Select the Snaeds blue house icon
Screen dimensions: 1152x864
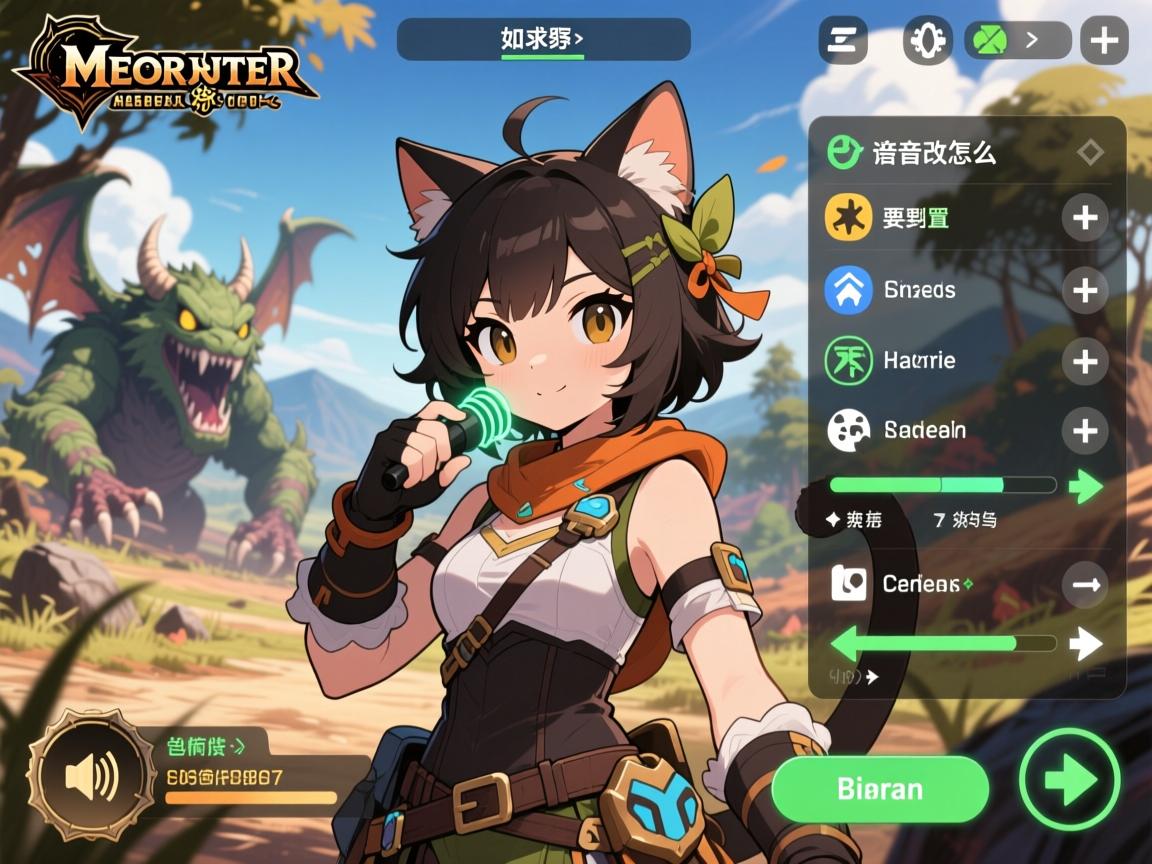848,290
